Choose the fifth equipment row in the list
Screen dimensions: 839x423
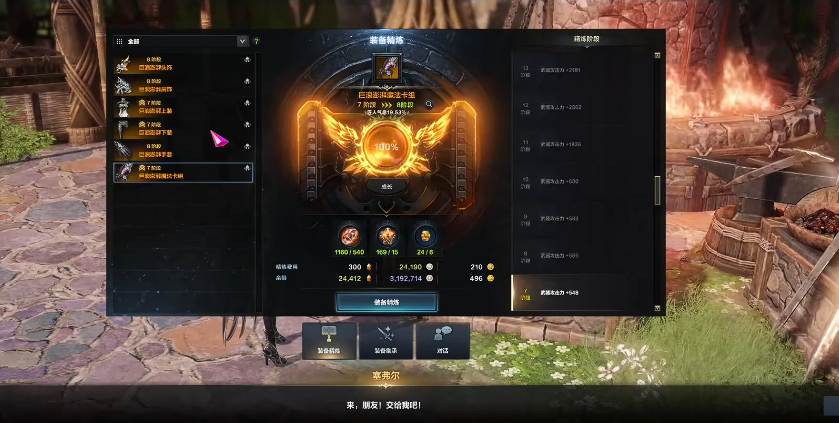tap(182, 151)
